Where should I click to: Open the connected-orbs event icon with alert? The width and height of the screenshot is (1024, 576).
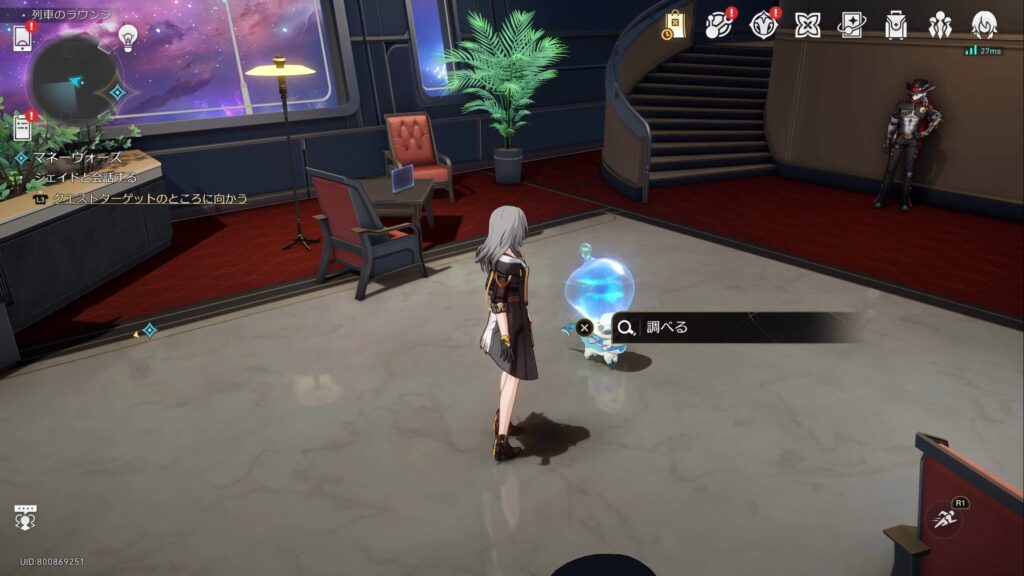tap(719, 26)
